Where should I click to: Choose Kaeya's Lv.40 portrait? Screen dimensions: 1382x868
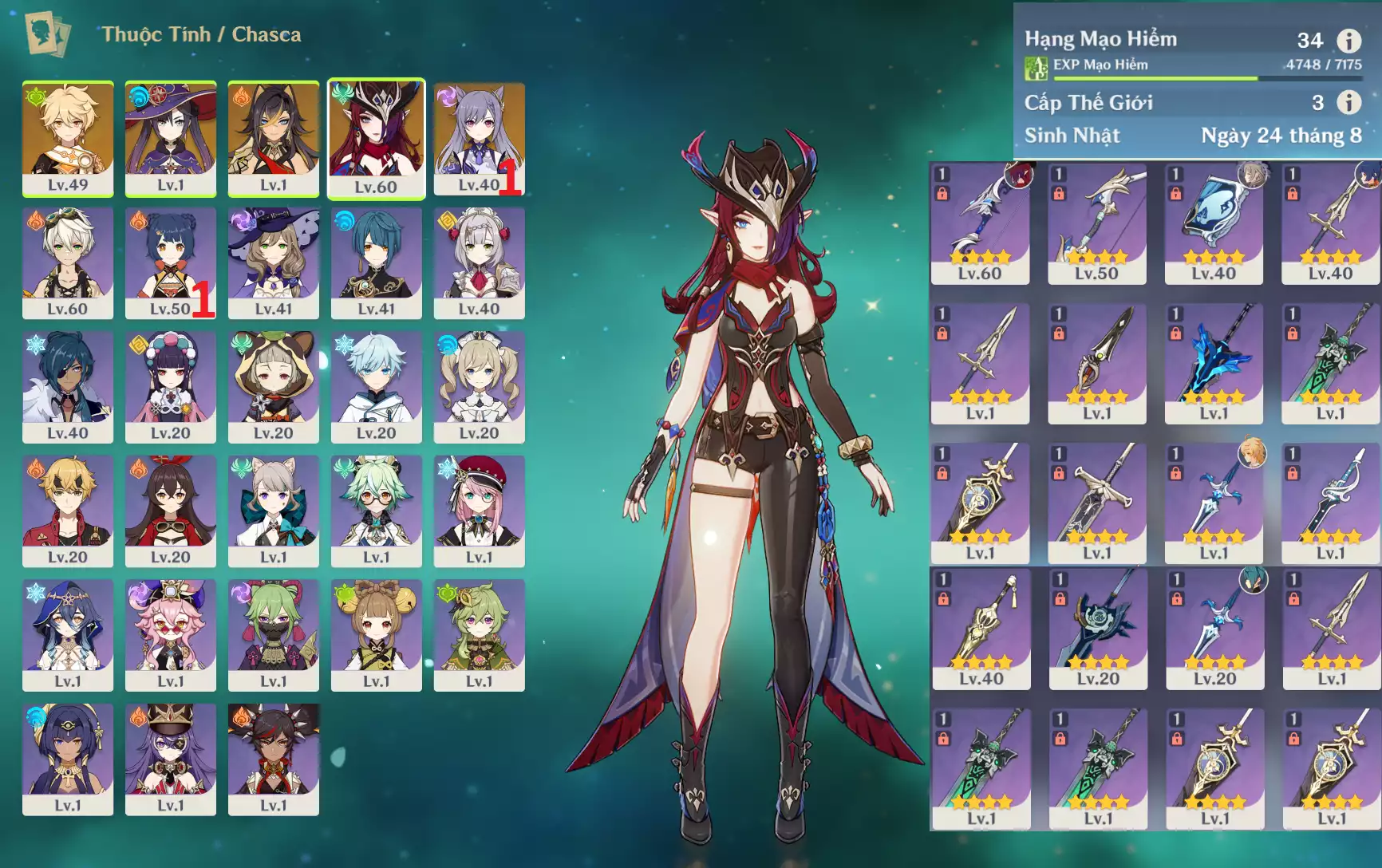tap(68, 387)
